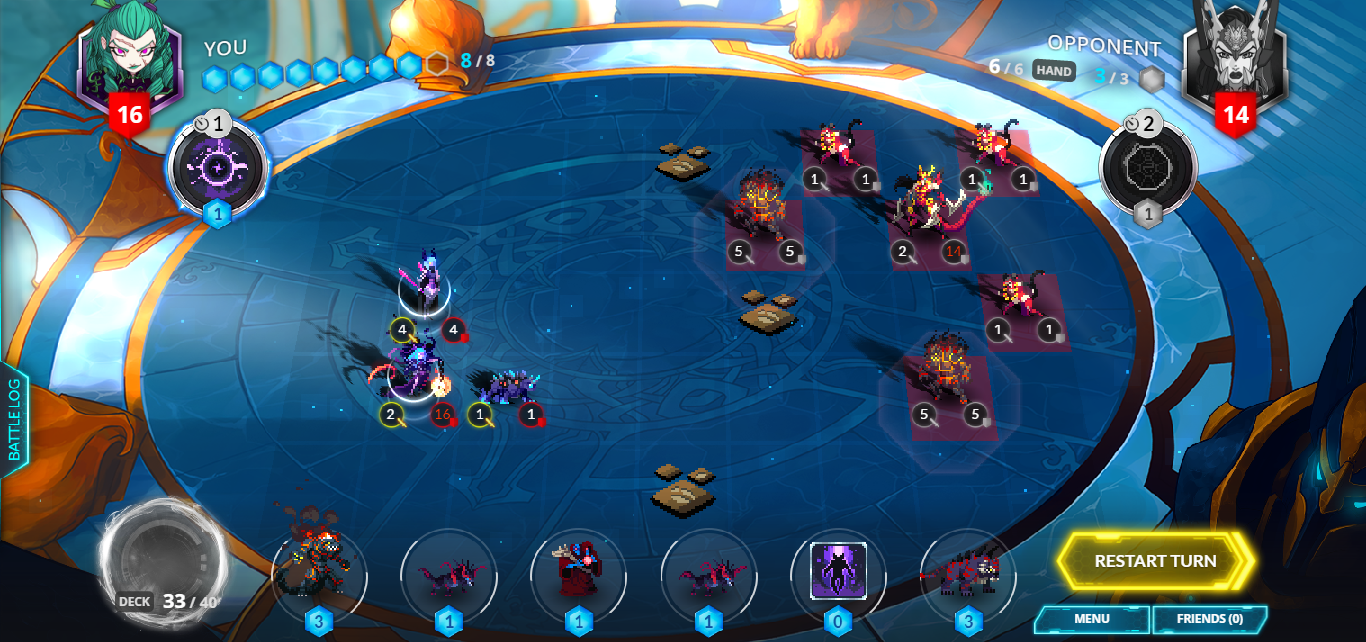1366x642 pixels.
Task: Click the opponent's horned general portrait
Action: pos(1236,58)
